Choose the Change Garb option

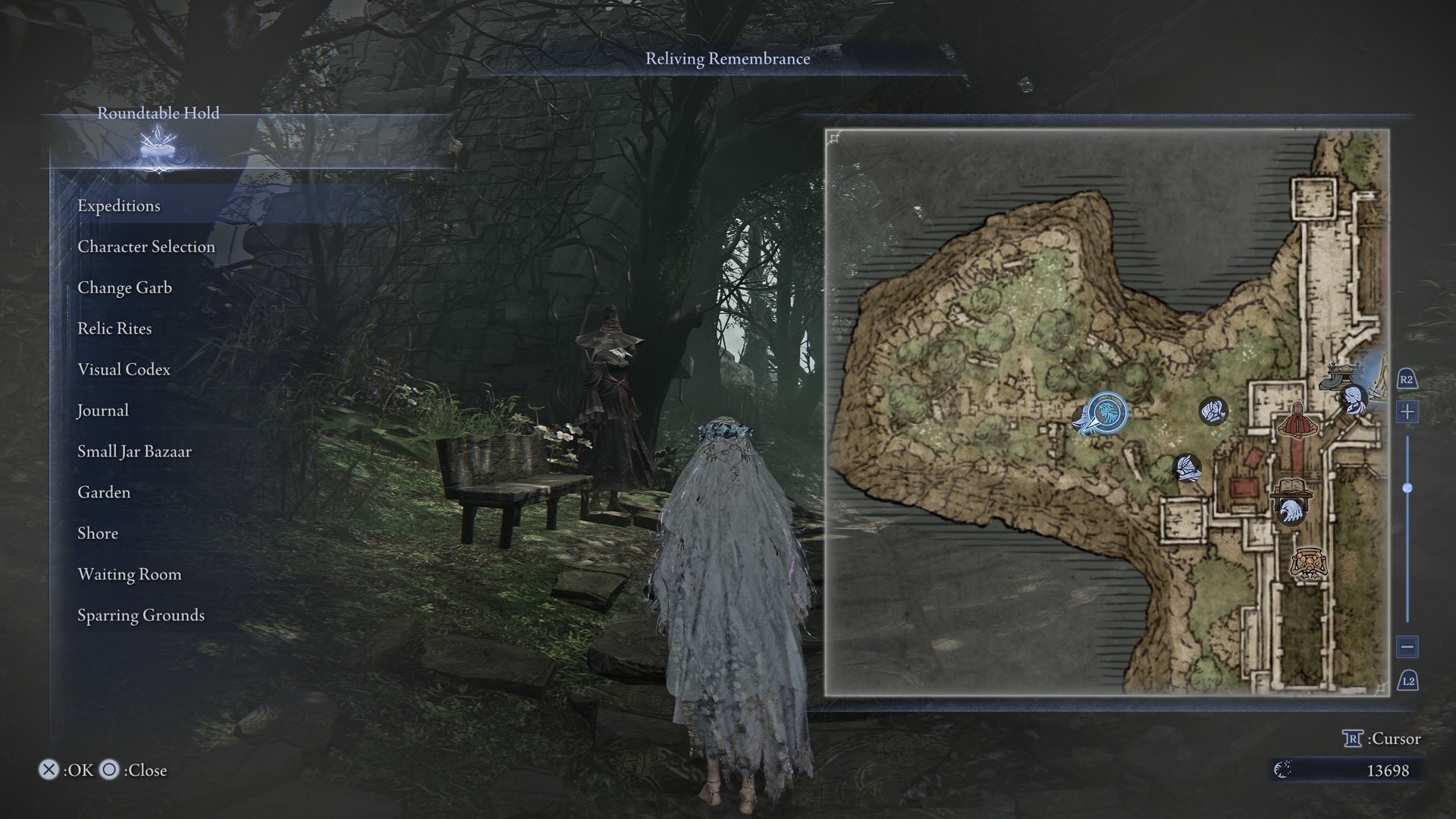[x=124, y=288]
